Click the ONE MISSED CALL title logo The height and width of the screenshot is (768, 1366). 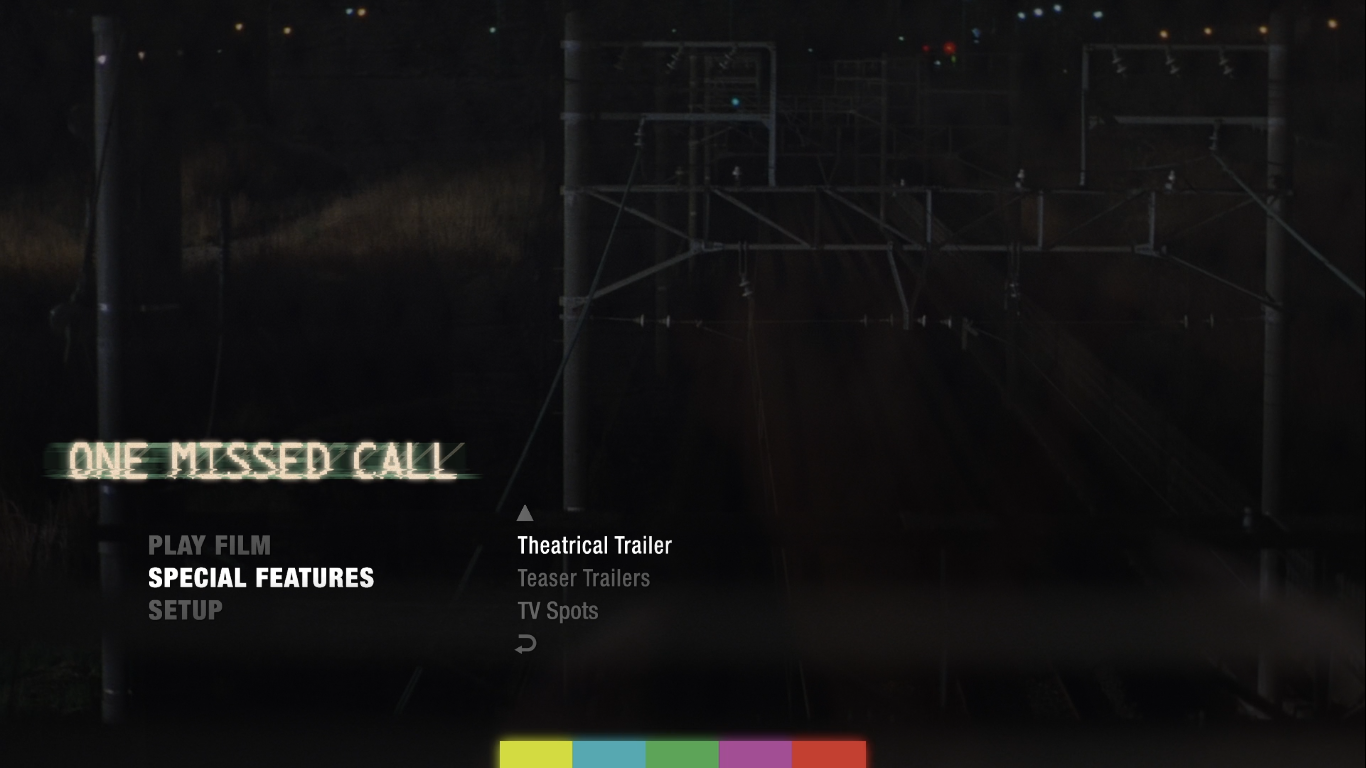pos(258,461)
